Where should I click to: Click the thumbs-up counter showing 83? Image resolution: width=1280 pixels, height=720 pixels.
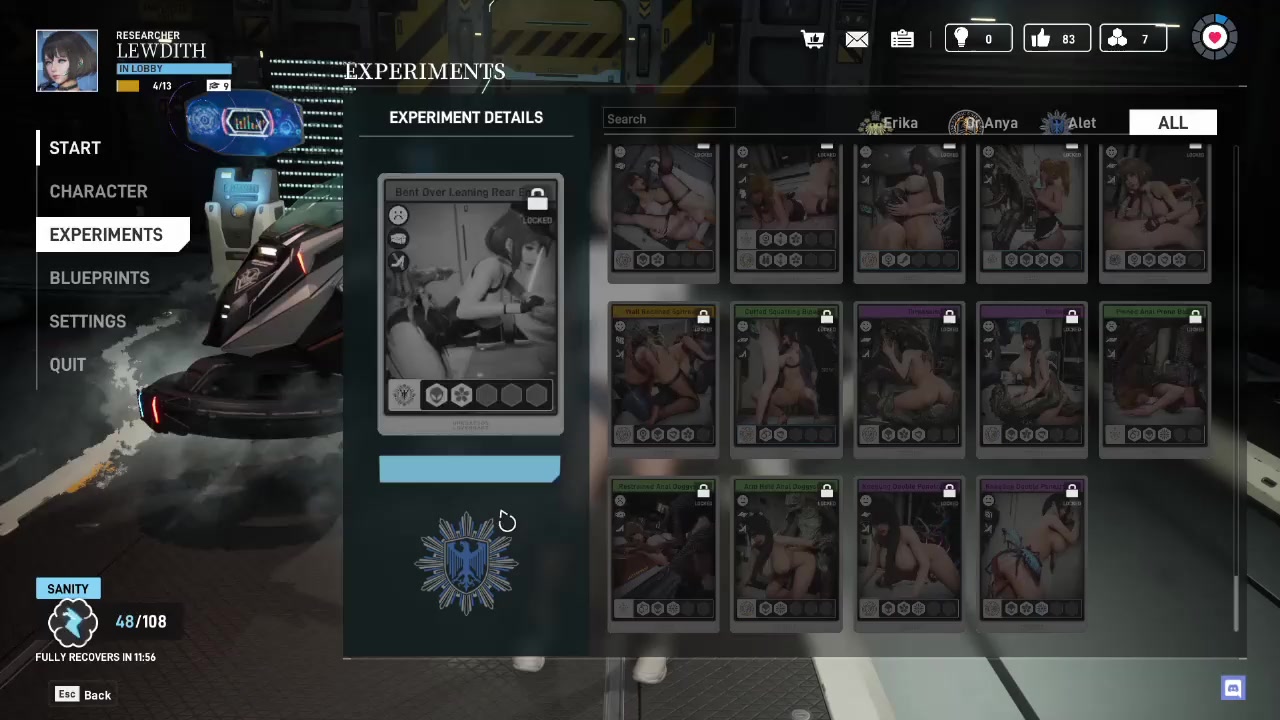click(x=1056, y=39)
